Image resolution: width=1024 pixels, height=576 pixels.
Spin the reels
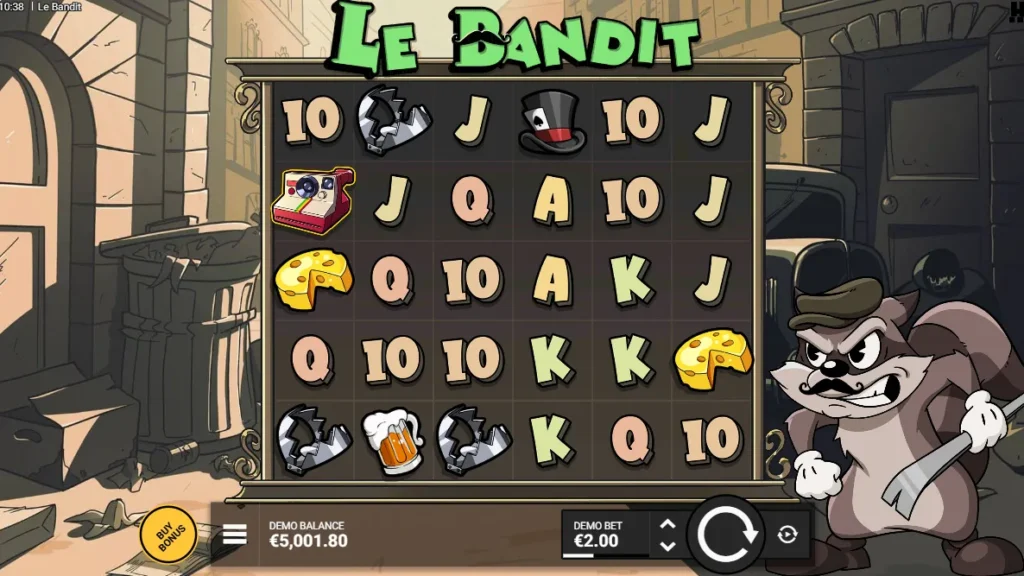click(727, 535)
